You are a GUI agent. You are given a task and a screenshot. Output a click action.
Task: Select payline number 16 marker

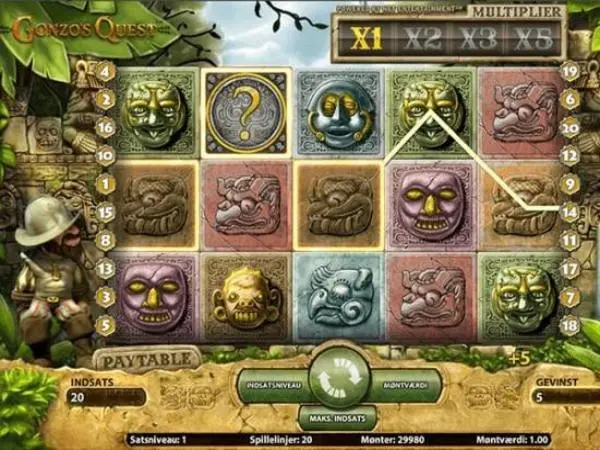pyautogui.click(x=105, y=127)
